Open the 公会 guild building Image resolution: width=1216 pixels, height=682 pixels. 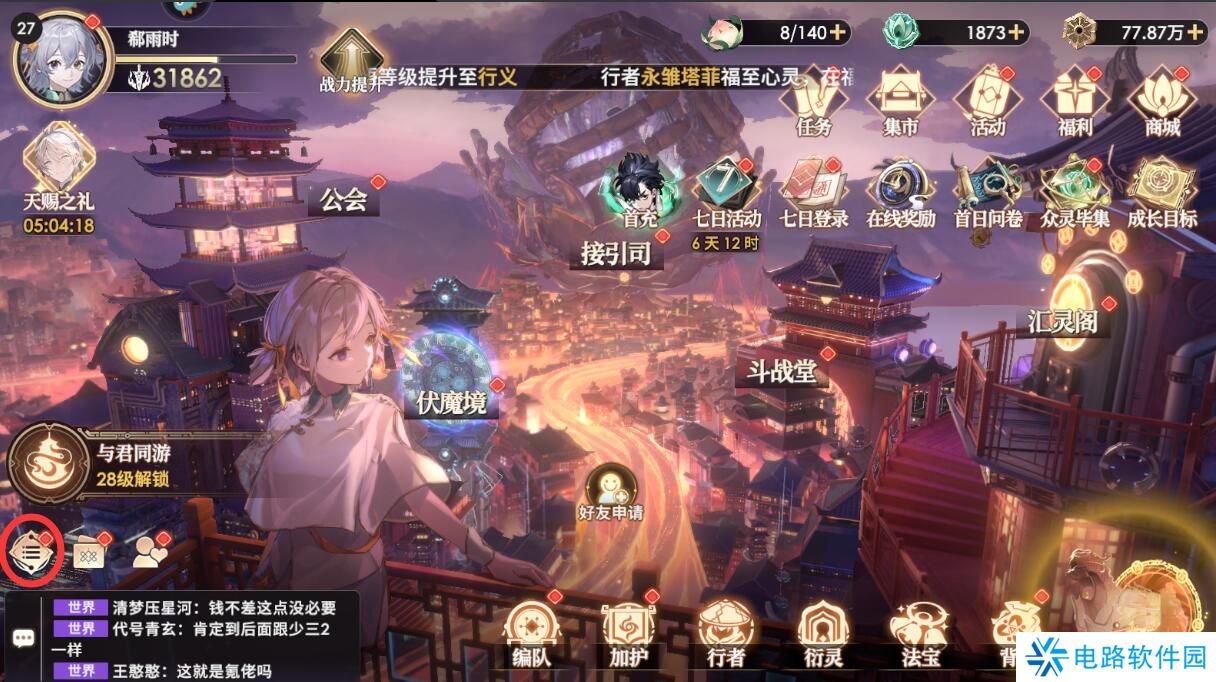click(x=344, y=200)
